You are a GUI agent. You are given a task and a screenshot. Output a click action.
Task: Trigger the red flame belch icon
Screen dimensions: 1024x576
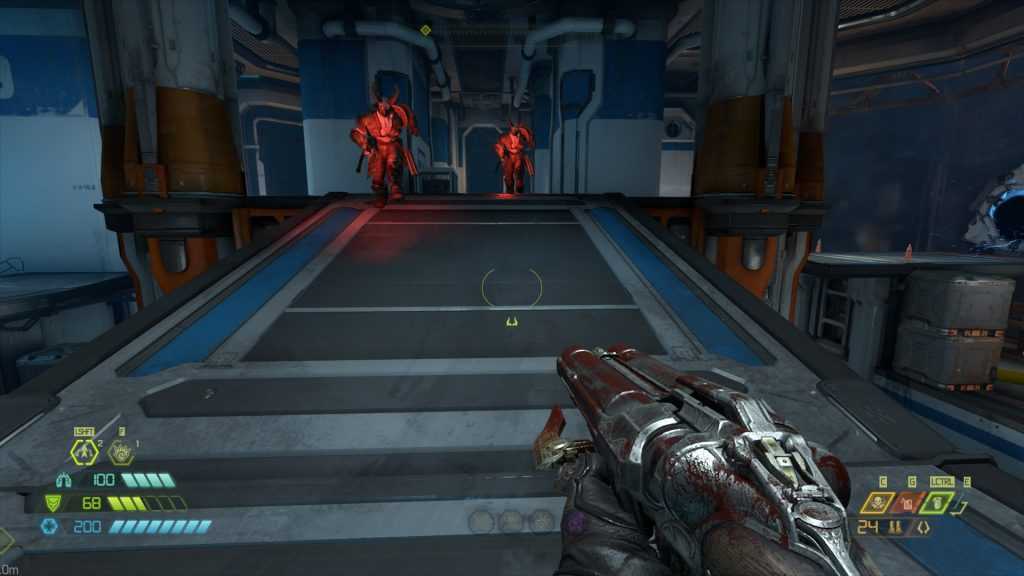point(909,501)
